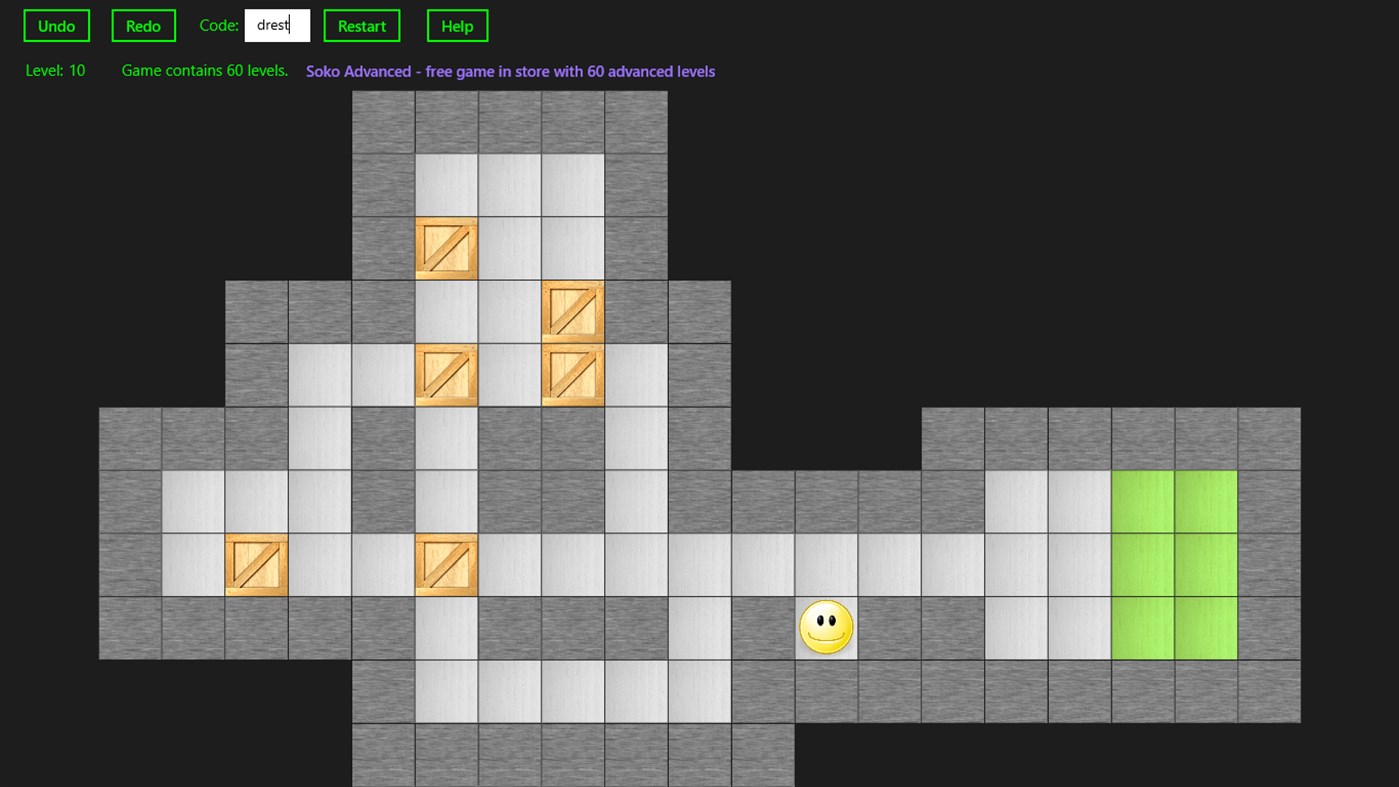Click the smiley player character
This screenshot has width=1399, height=787.
(826, 627)
